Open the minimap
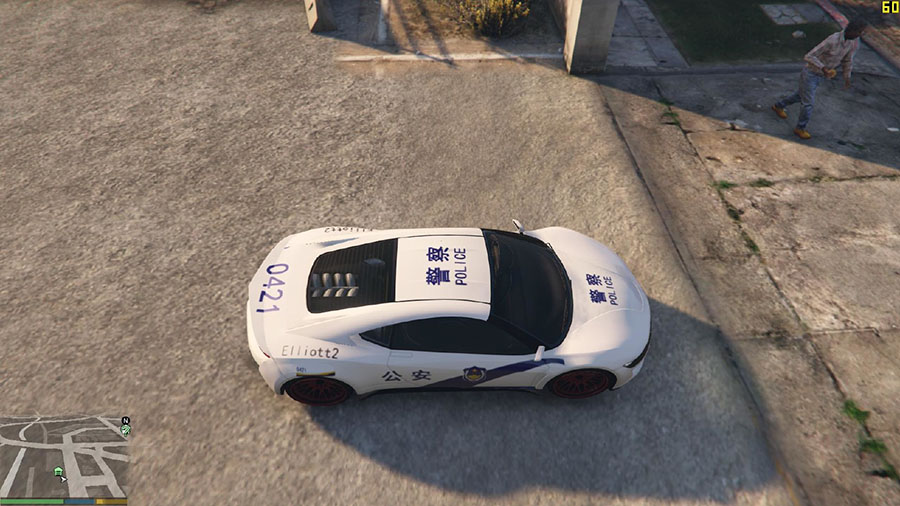 64,456
